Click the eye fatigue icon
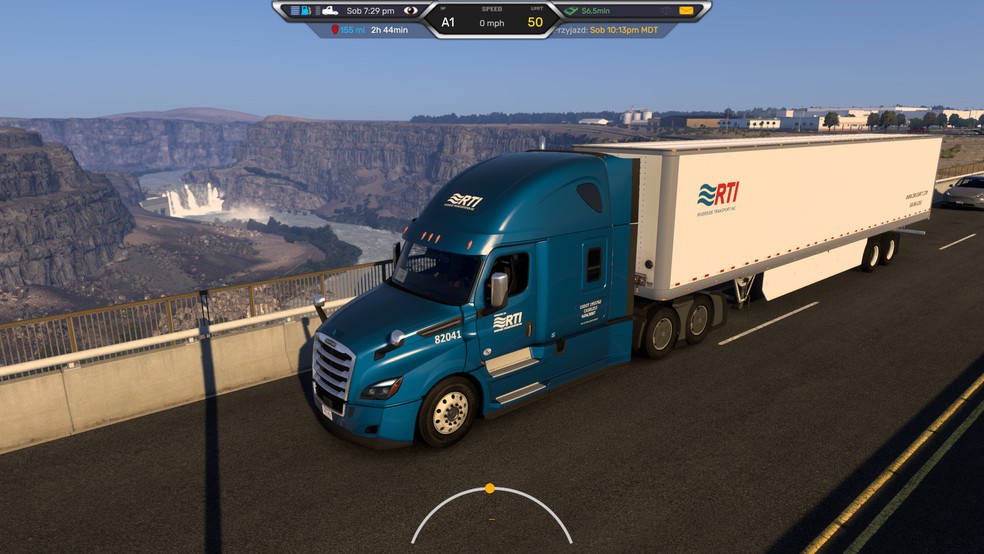The width and height of the screenshot is (984, 554). click(410, 10)
